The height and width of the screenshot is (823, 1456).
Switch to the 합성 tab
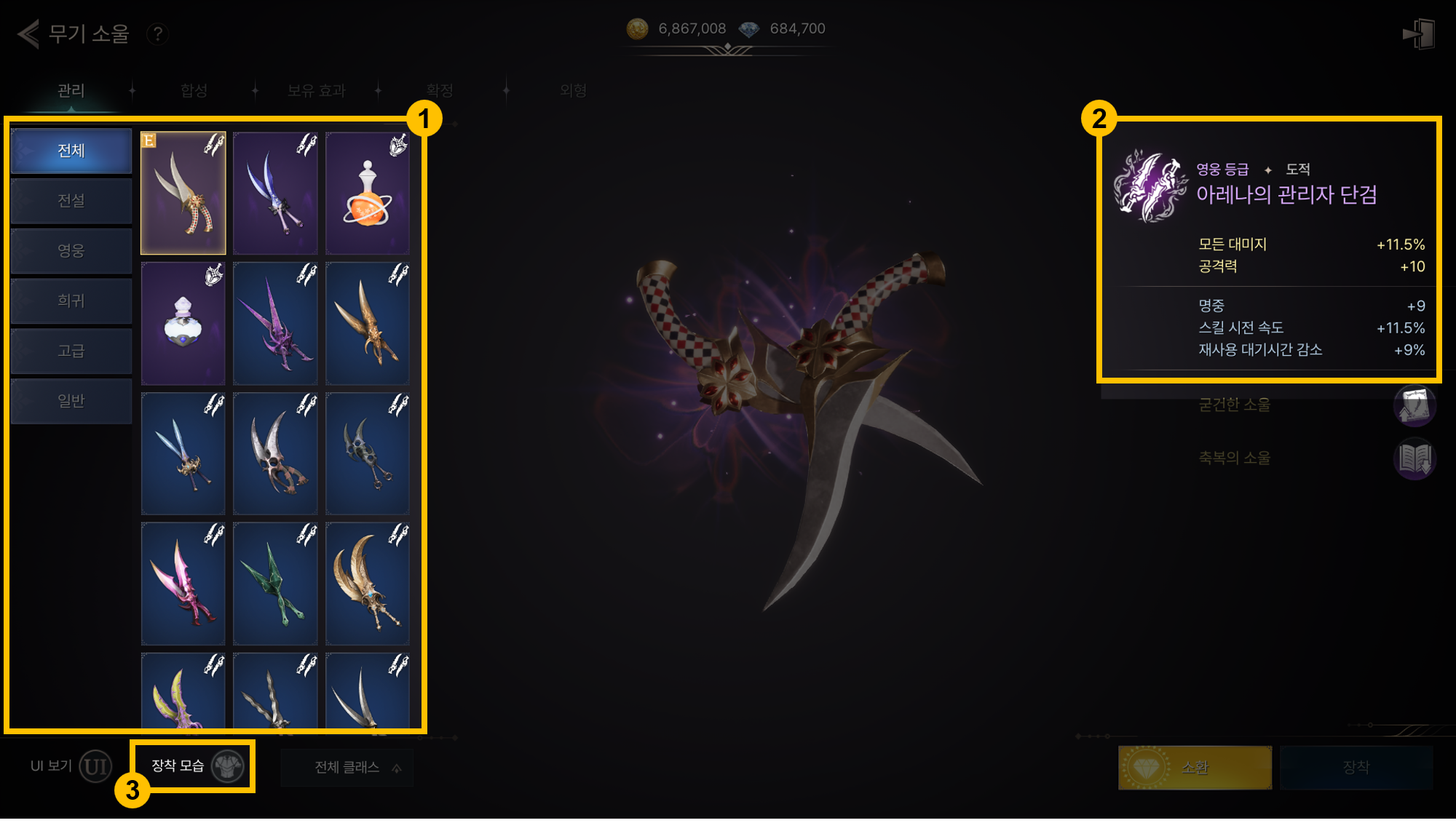pos(194,90)
